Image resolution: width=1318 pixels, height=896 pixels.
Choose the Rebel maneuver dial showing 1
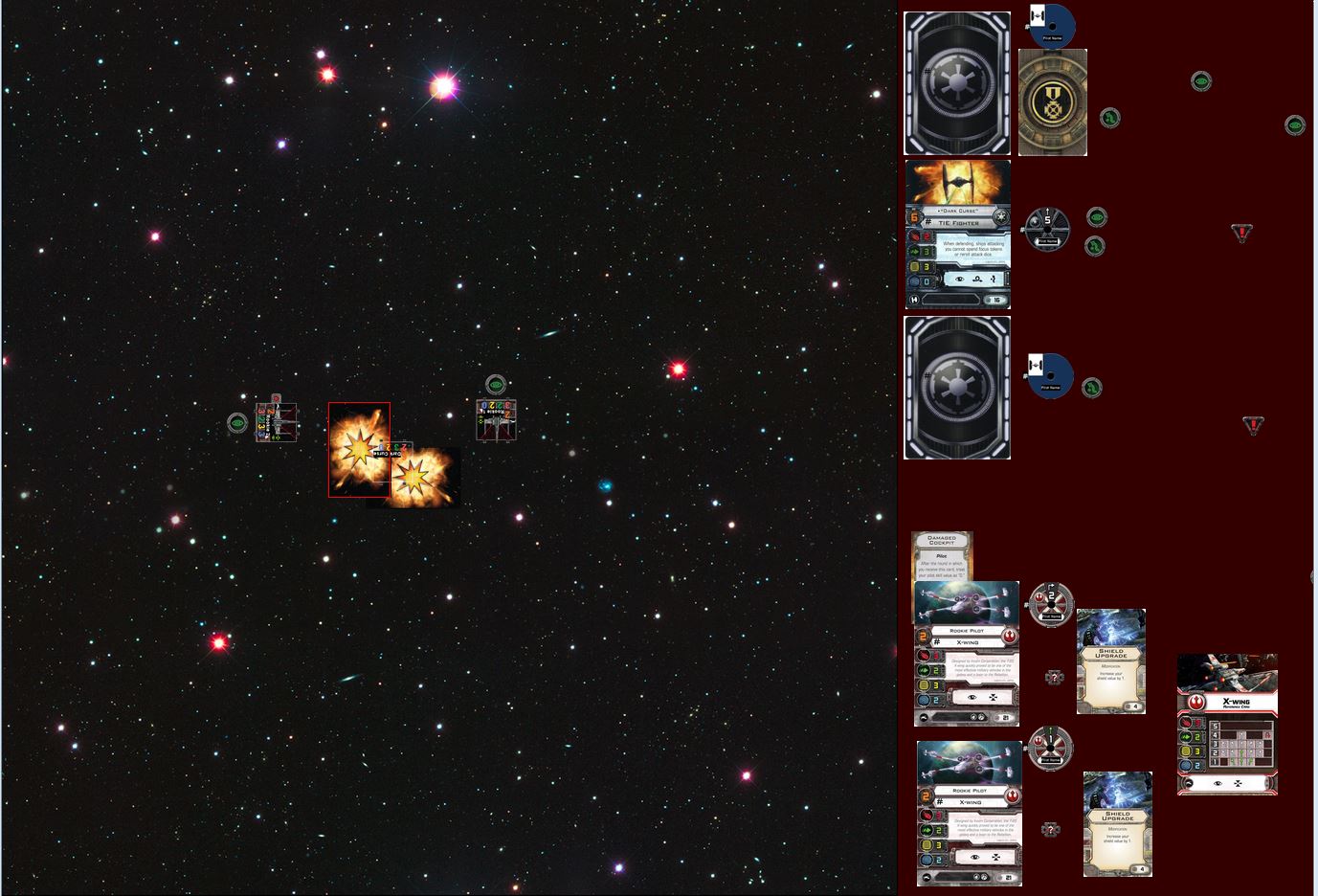coord(1050,748)
